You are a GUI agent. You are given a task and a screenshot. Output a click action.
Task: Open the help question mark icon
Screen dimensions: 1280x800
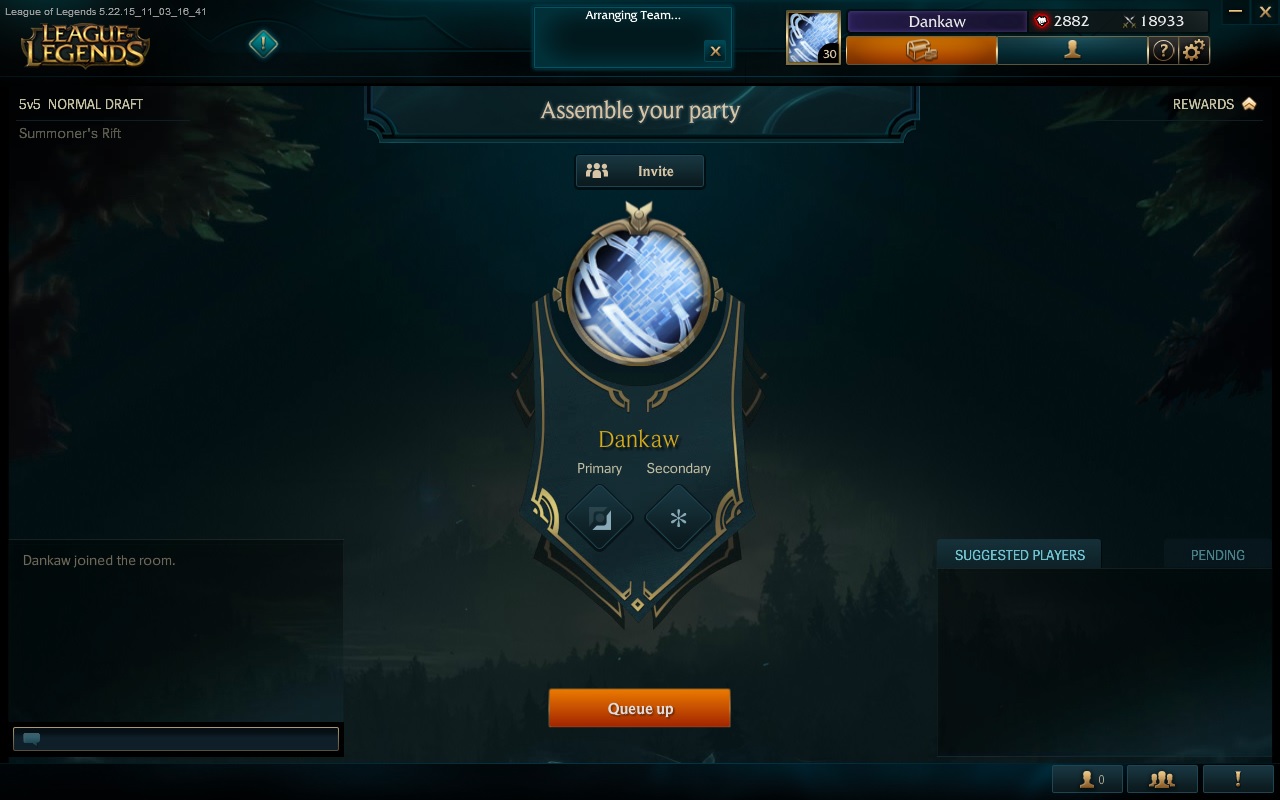click(x=1163, y=50)
